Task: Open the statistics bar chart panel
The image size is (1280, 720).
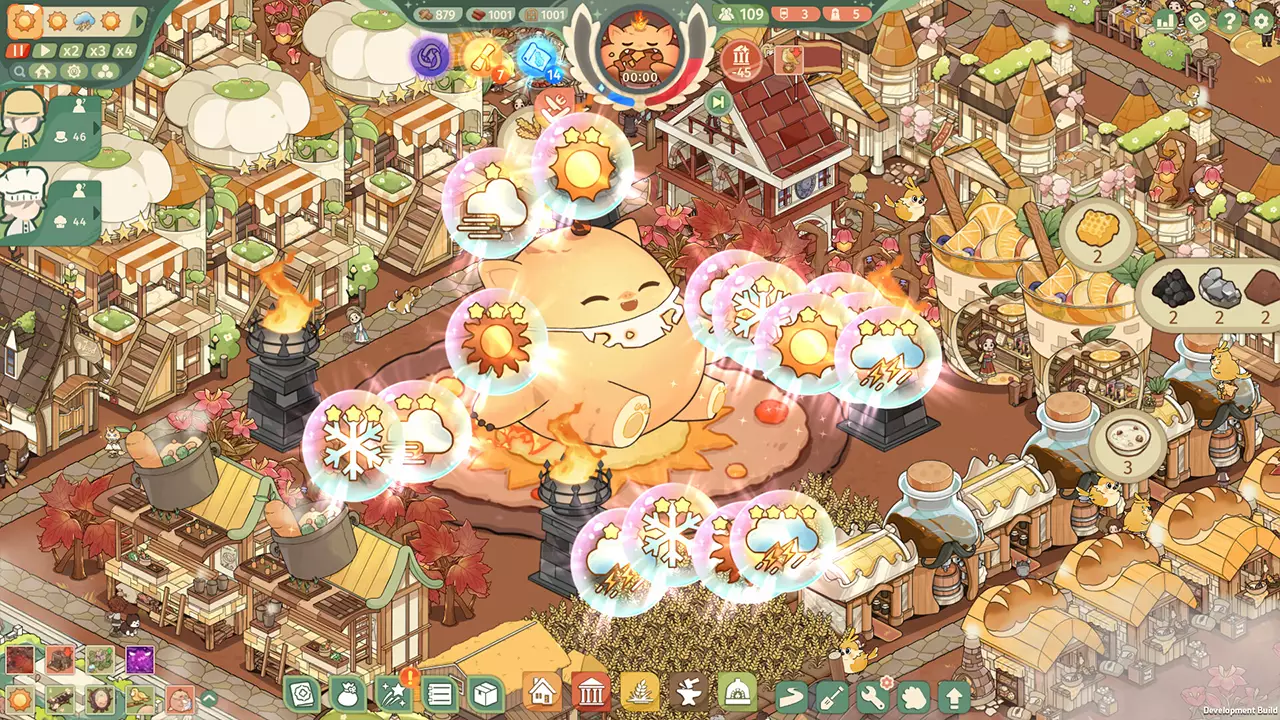Action: click(x=1165, y=20)
